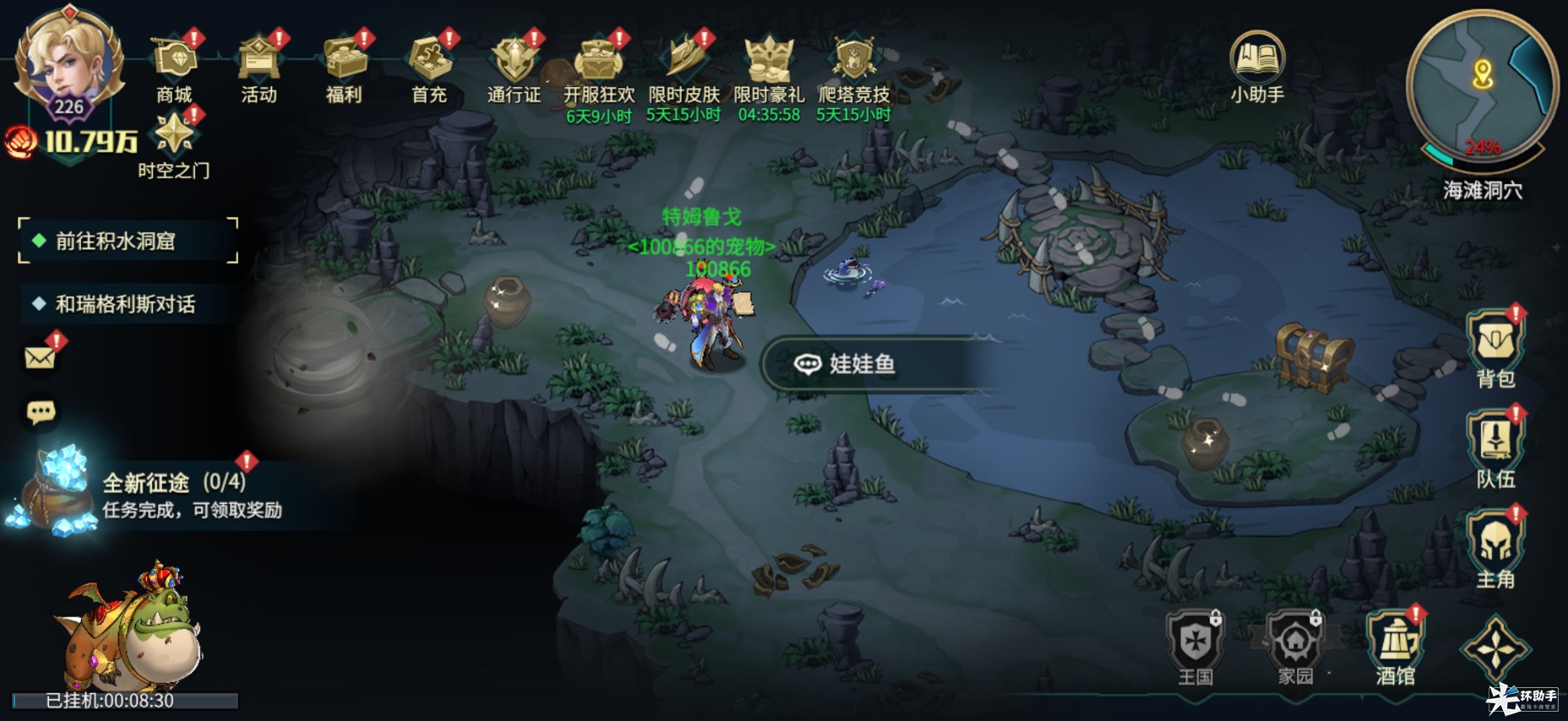Image resolution: width=1568 pixels, height=721 pixels.
Task: Tap the player avatar portrait
Action: (68, 63)
